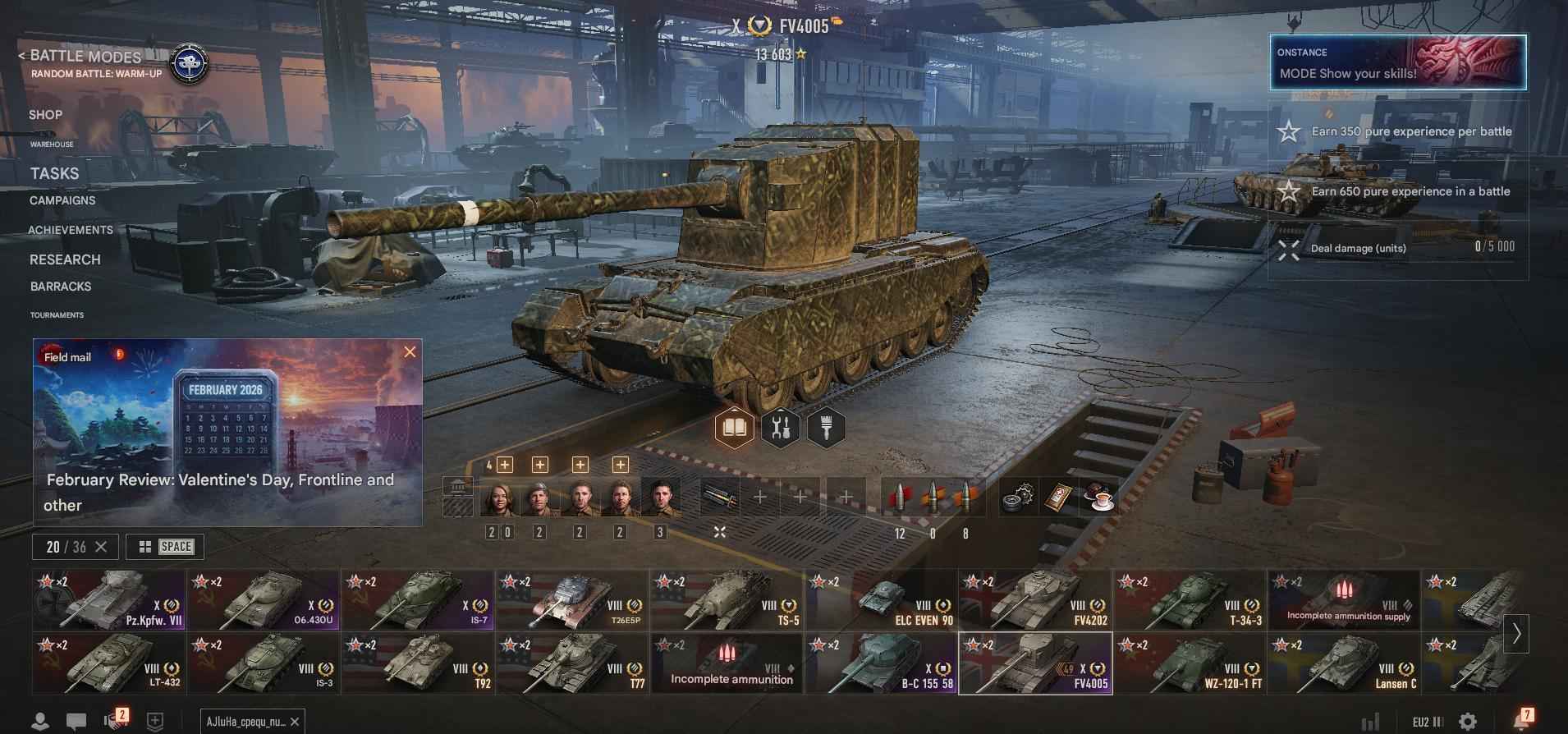The height and width of the screenshot is (734, 1568).
Task: Expand carousel with right chevron arrow
Action: [x=1515, y=634]
